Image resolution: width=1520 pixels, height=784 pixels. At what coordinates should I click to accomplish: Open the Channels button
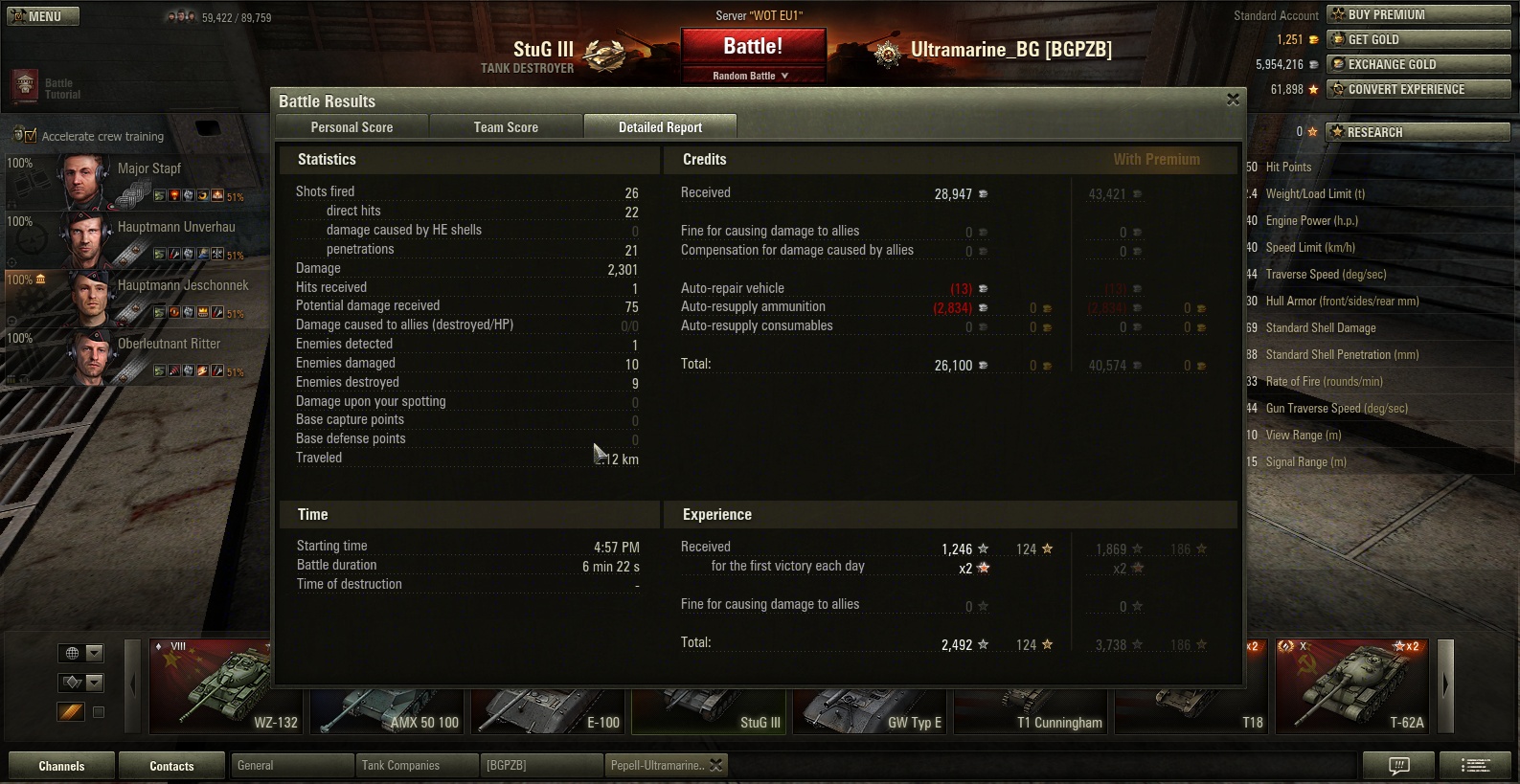[x=61, y=766]
